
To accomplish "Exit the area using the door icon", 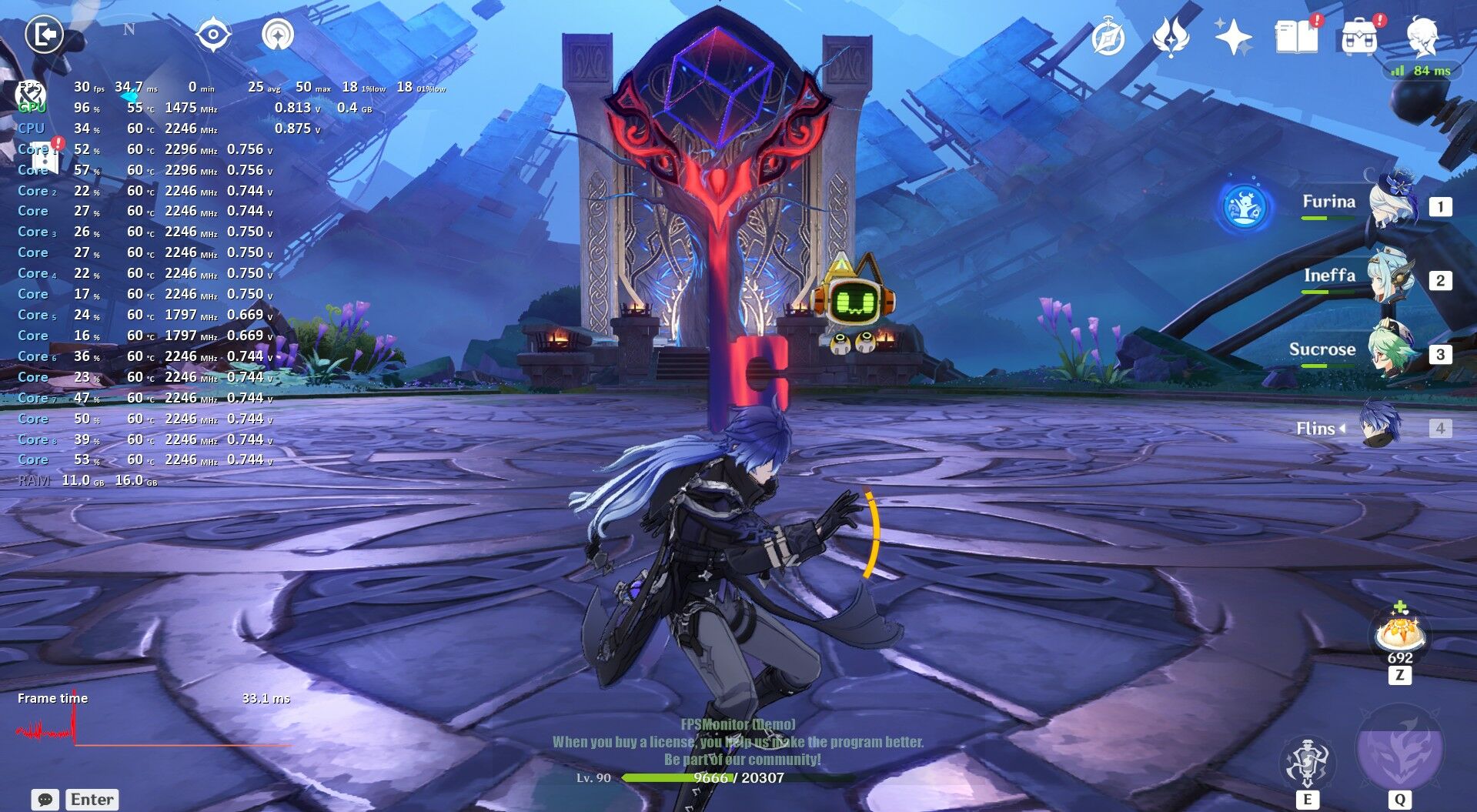I will pyautogui.click(x=45, y=33).
